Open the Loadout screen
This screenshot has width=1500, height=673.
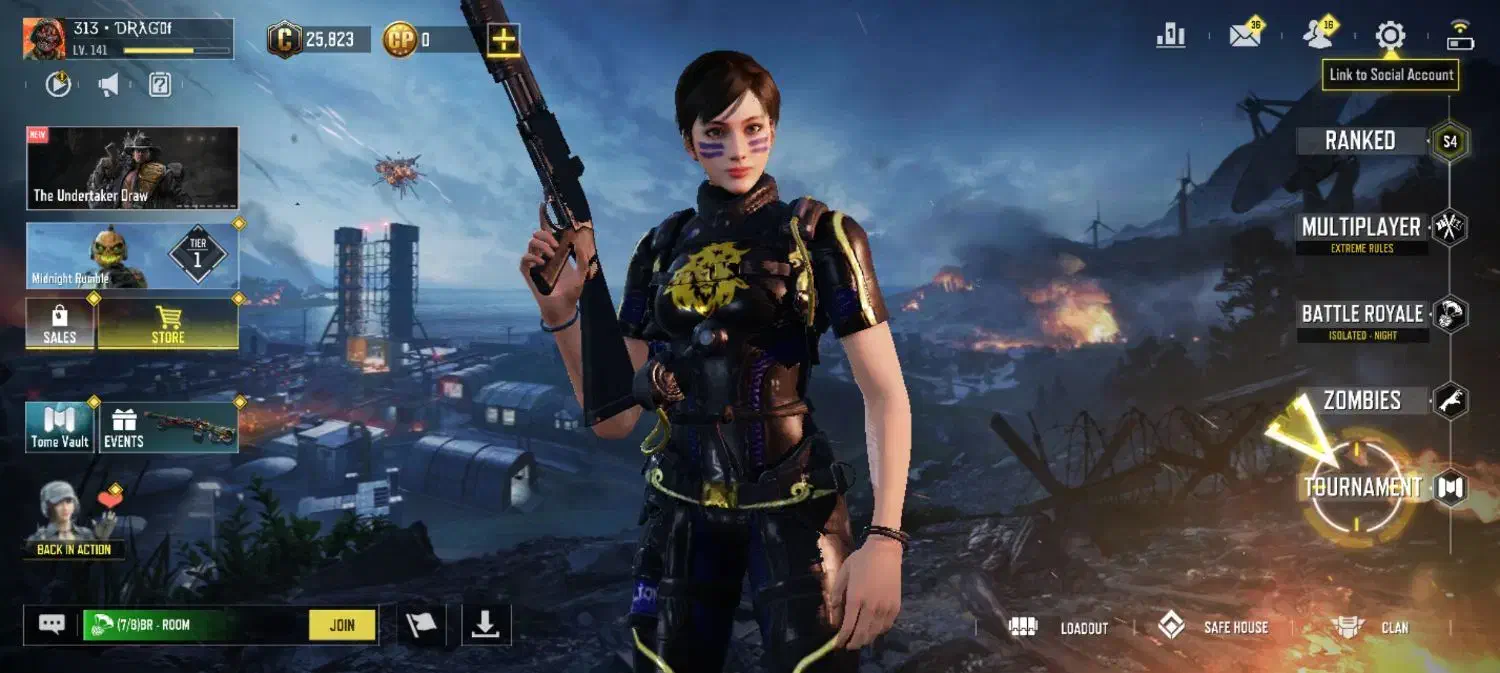[1060, 628]
